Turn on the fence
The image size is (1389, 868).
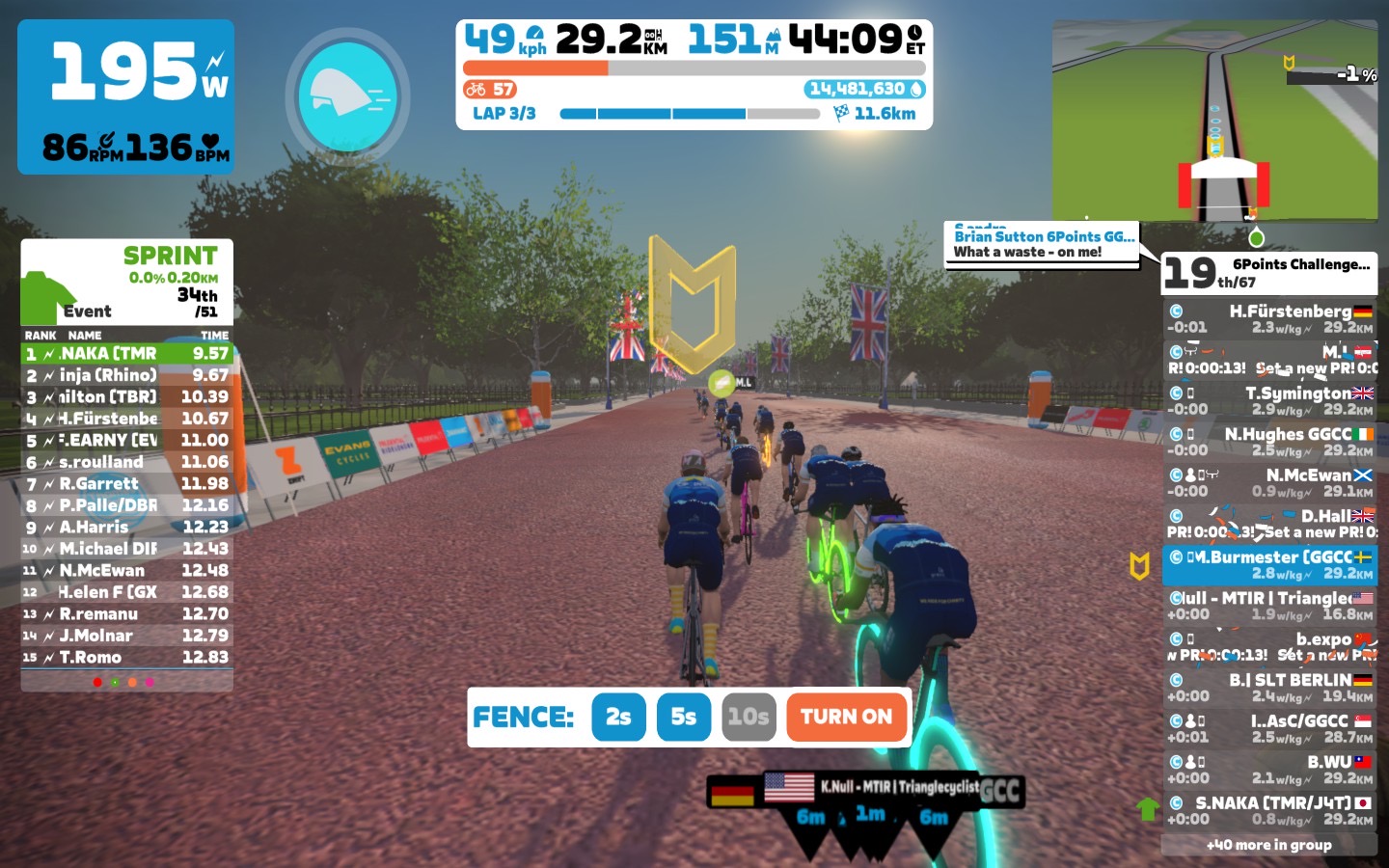click(846, 717)
